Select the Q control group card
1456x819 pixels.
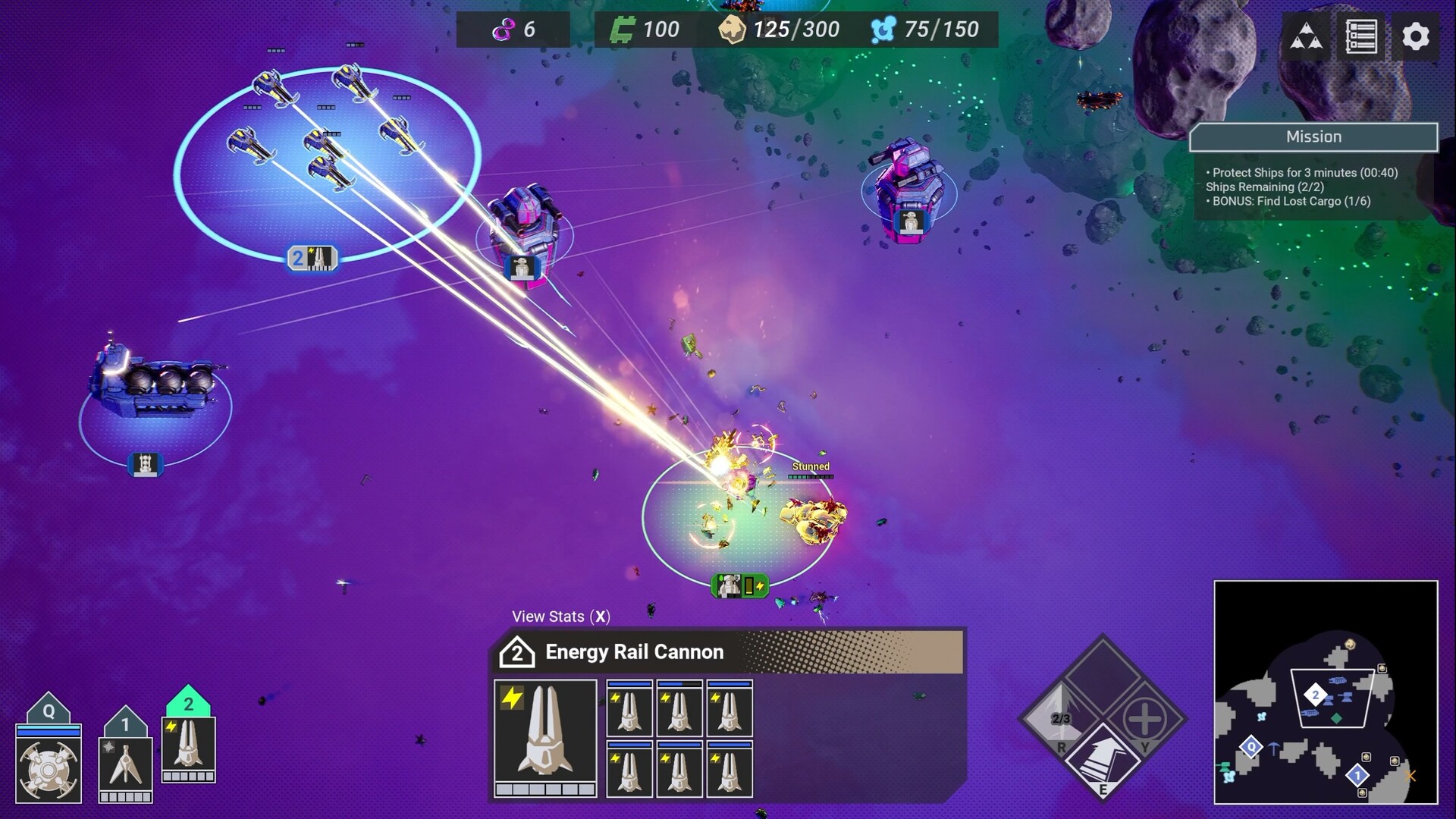[49, 761]
